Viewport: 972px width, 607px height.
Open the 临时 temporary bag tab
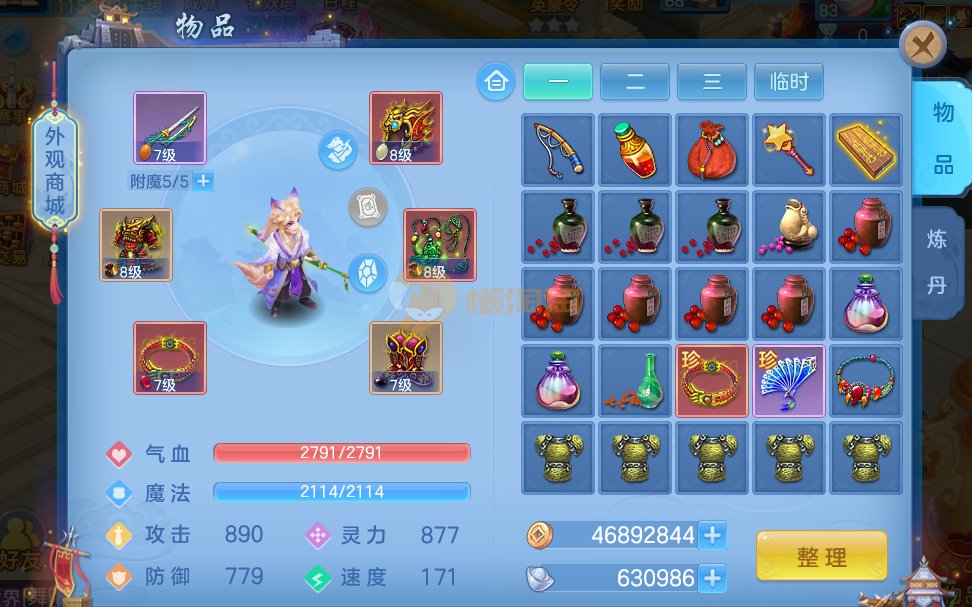click(789, 82)
